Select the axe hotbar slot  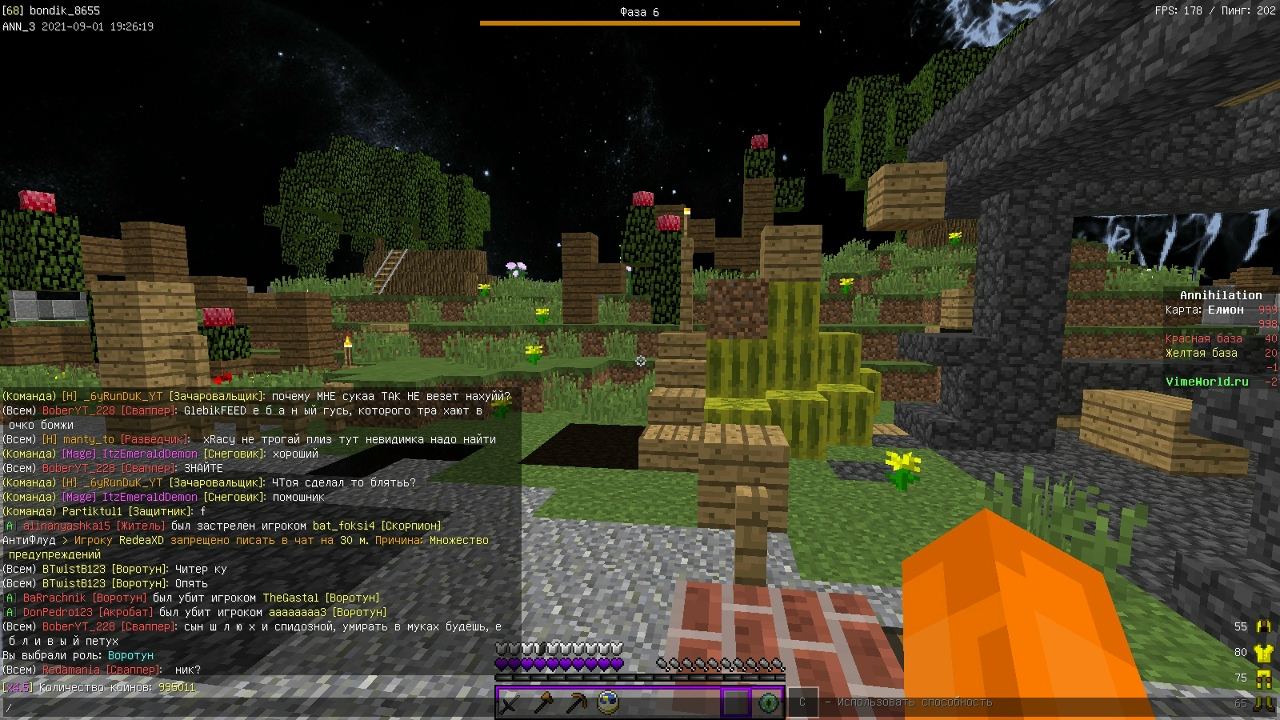tap(543, 703)
